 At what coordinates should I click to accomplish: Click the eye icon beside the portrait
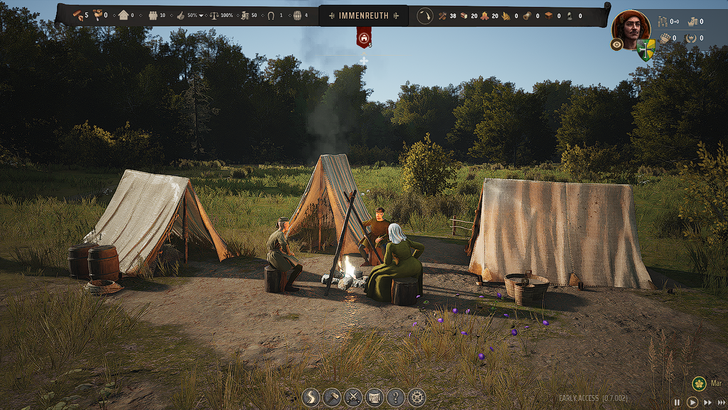tap(616, 45)
